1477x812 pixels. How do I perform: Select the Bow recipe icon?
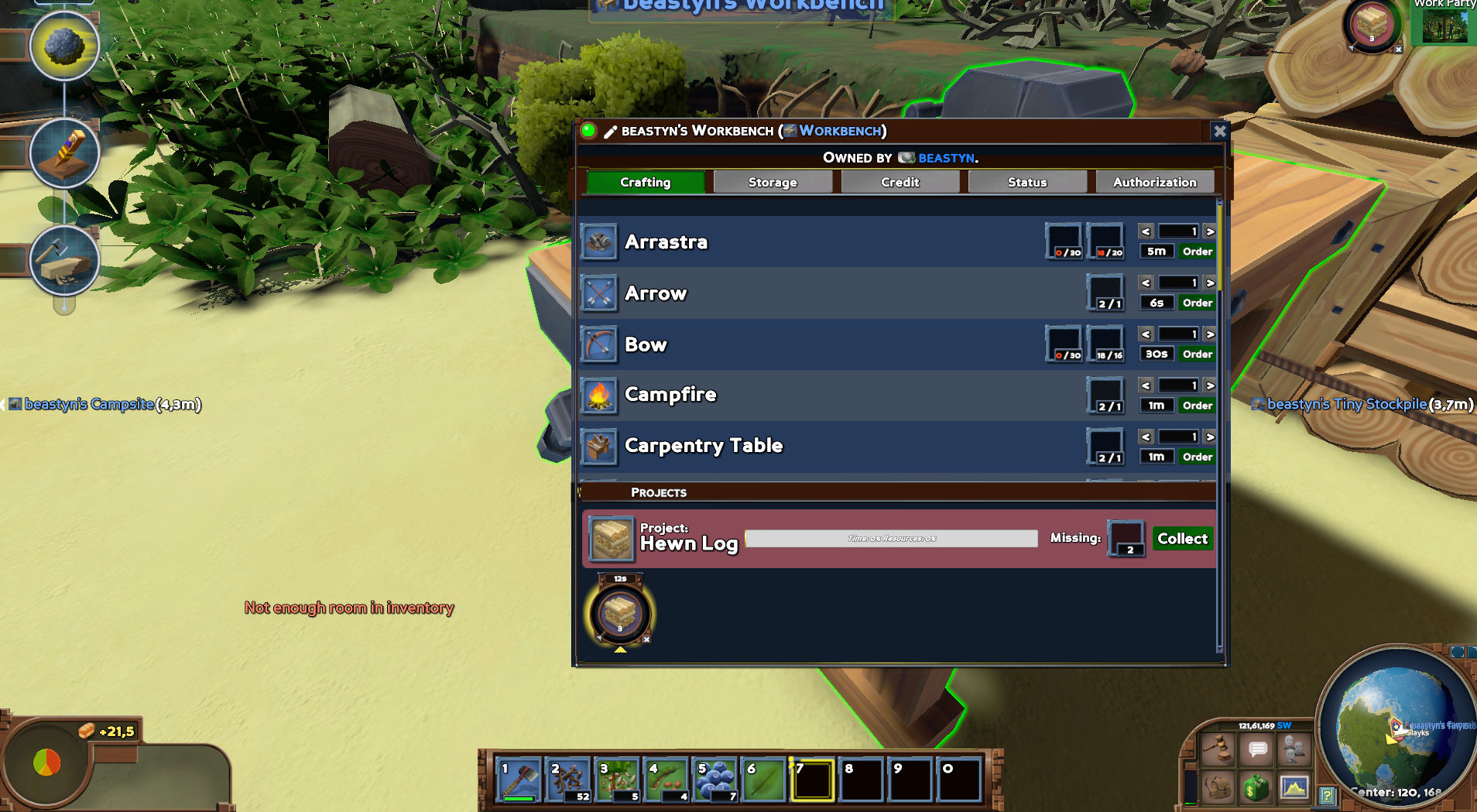(x=599, y=344)
